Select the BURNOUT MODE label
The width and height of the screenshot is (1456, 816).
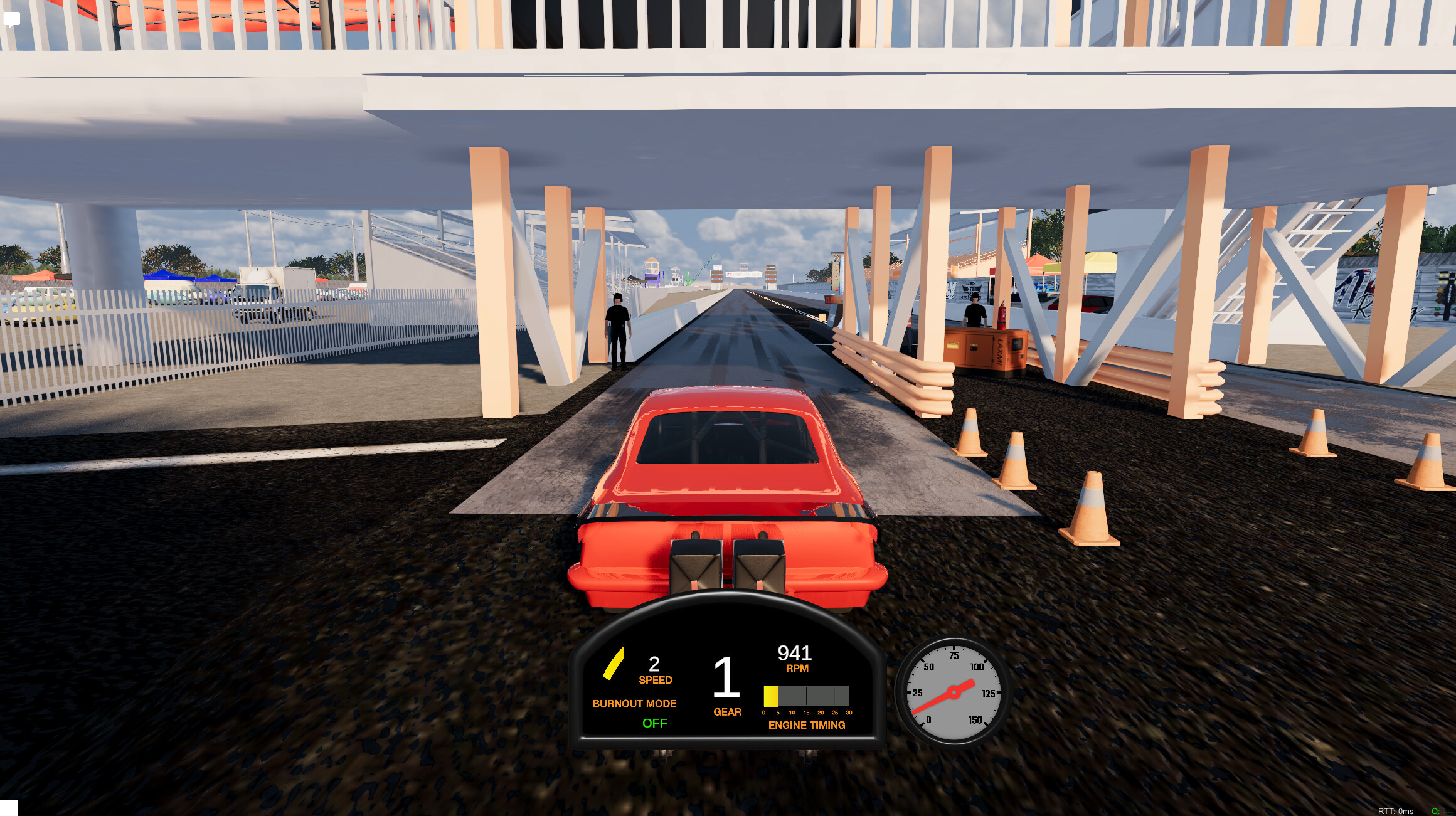[x=635, y=704]
